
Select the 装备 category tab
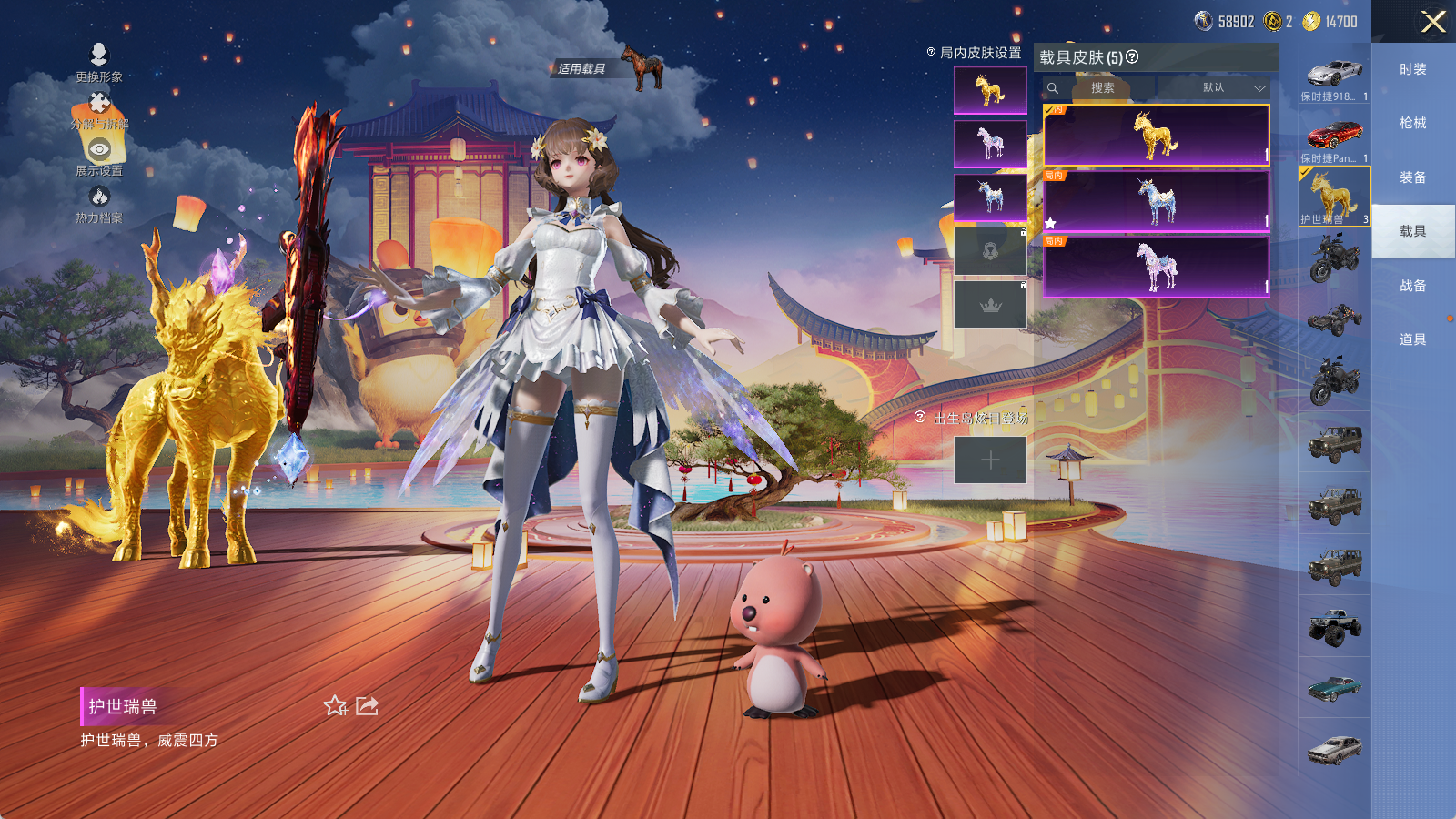[x=1412, y=177]
